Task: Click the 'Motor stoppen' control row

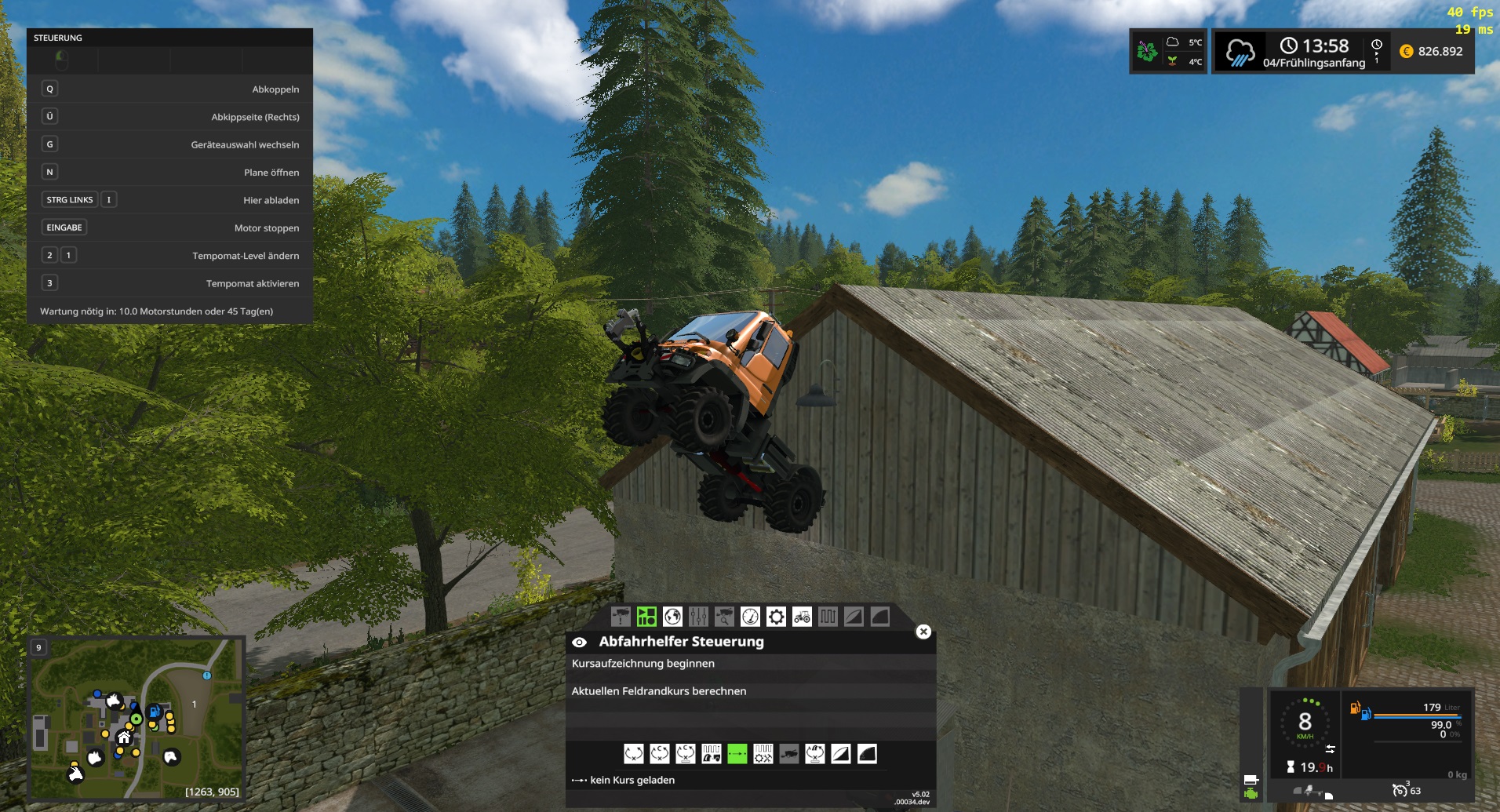Action: tap(170, 228)
